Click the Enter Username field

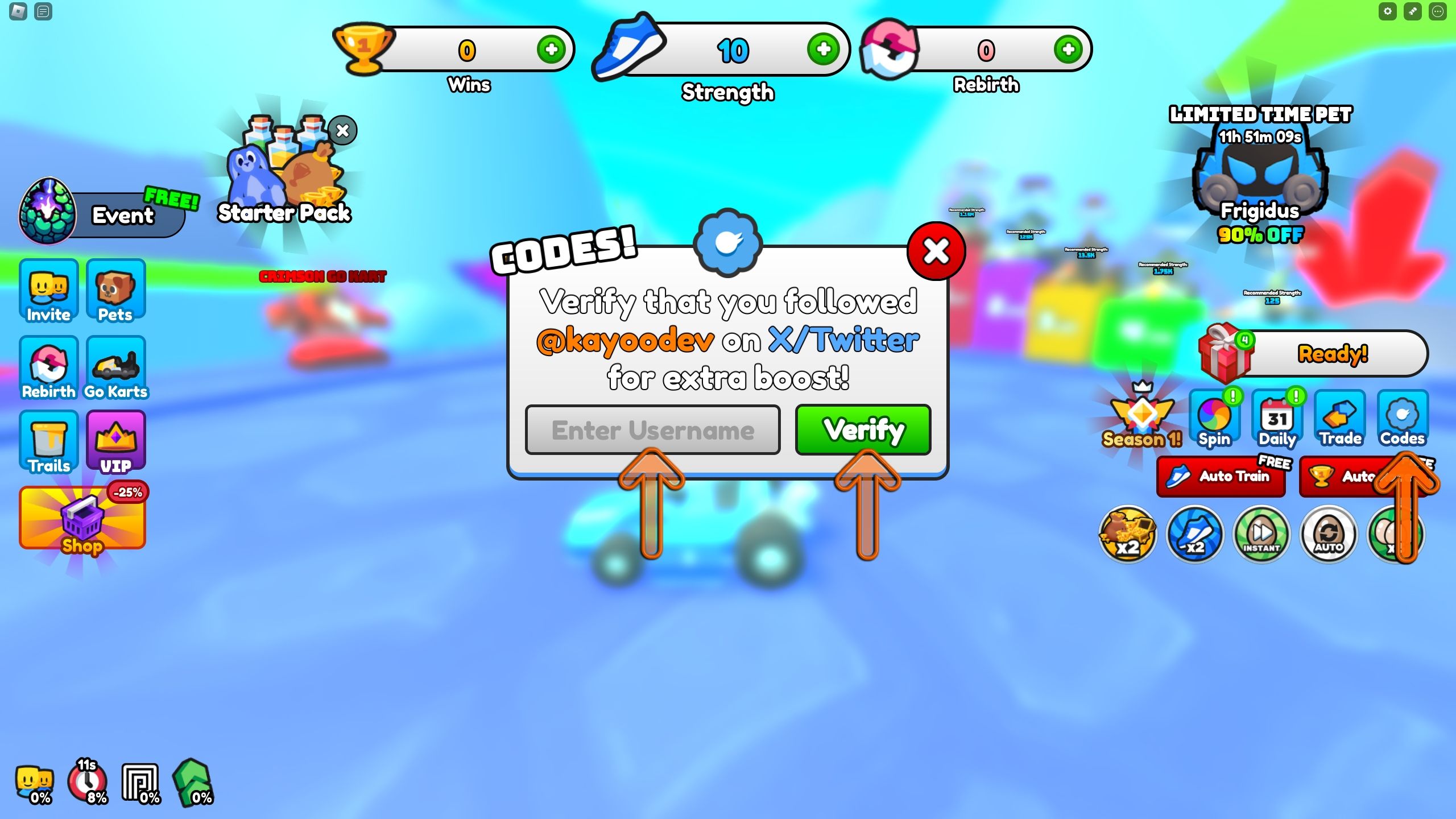[x=653, y=431]
